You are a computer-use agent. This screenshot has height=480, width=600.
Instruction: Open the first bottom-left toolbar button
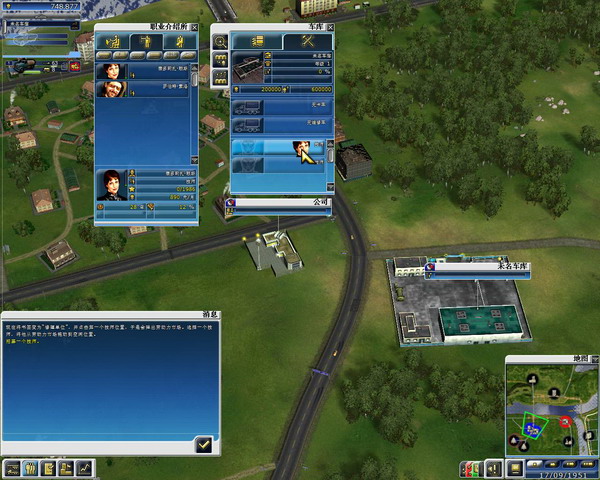pyautogui.click(x=13, y=467)
